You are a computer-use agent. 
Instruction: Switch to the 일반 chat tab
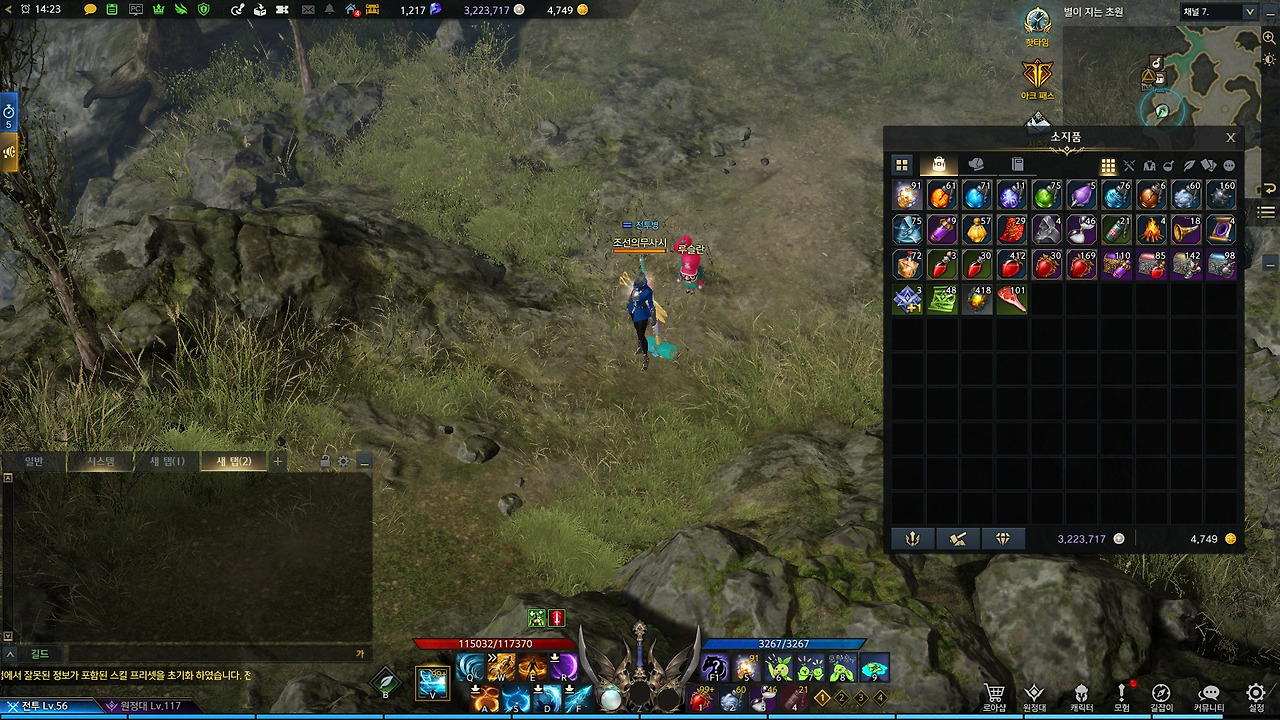[x=34, y=462]
